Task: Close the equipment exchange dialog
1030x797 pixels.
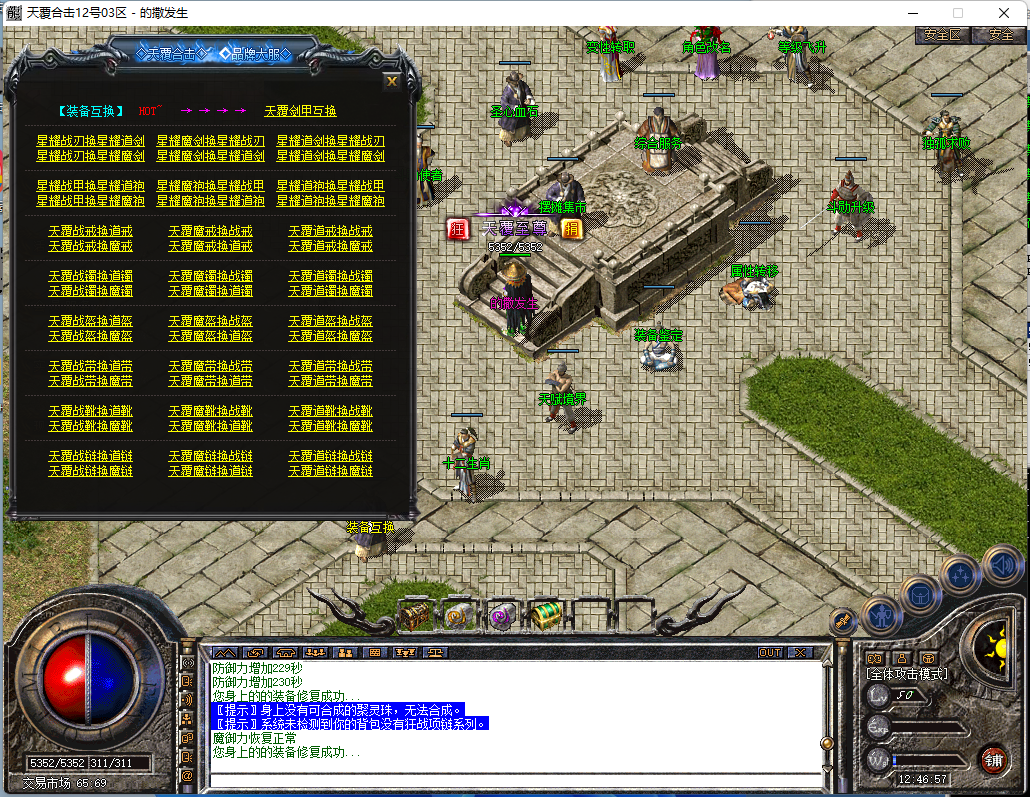Action: (392, 81)
